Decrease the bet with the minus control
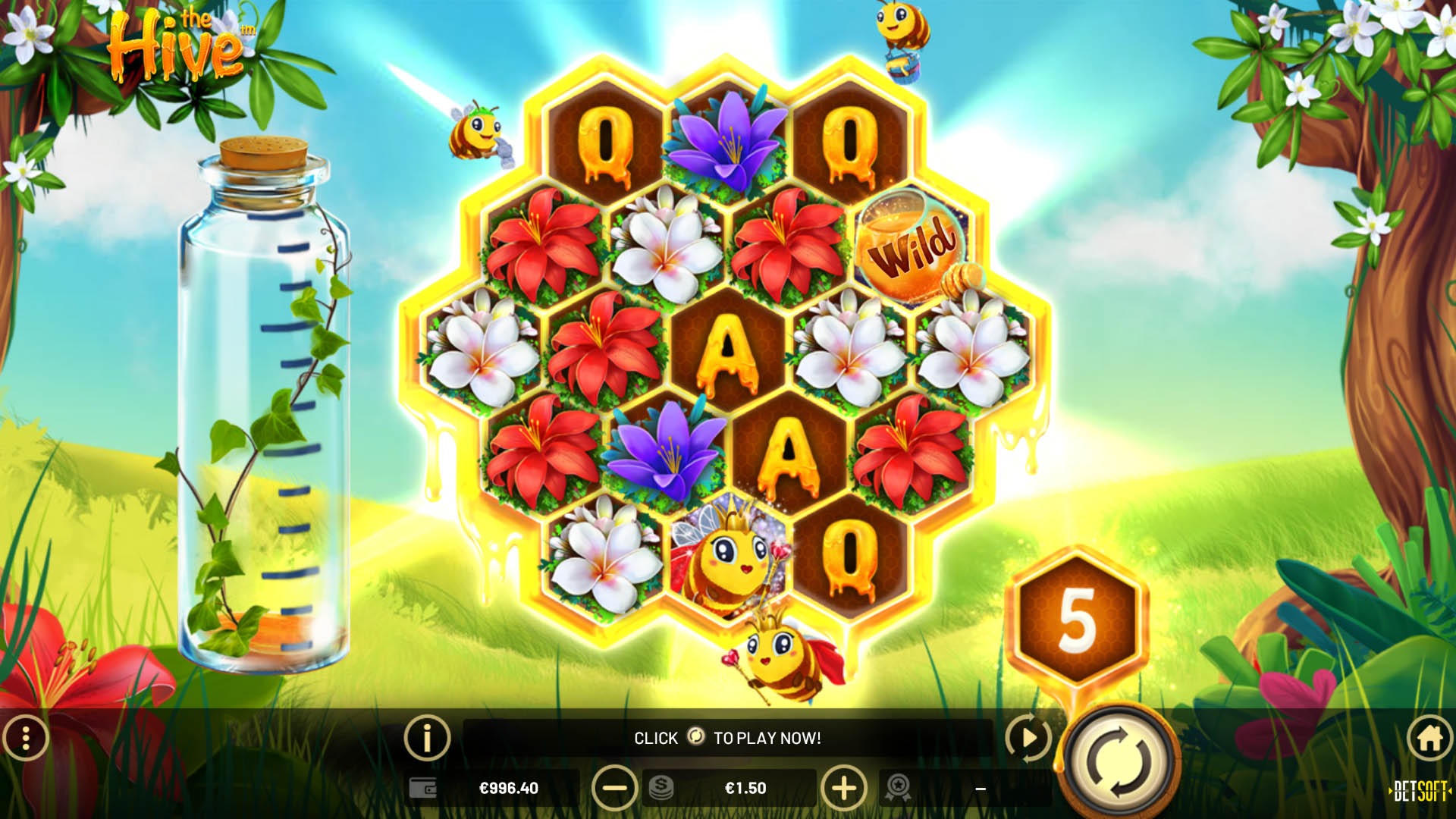Screen dimensions: 1456x819 point(616,787)
